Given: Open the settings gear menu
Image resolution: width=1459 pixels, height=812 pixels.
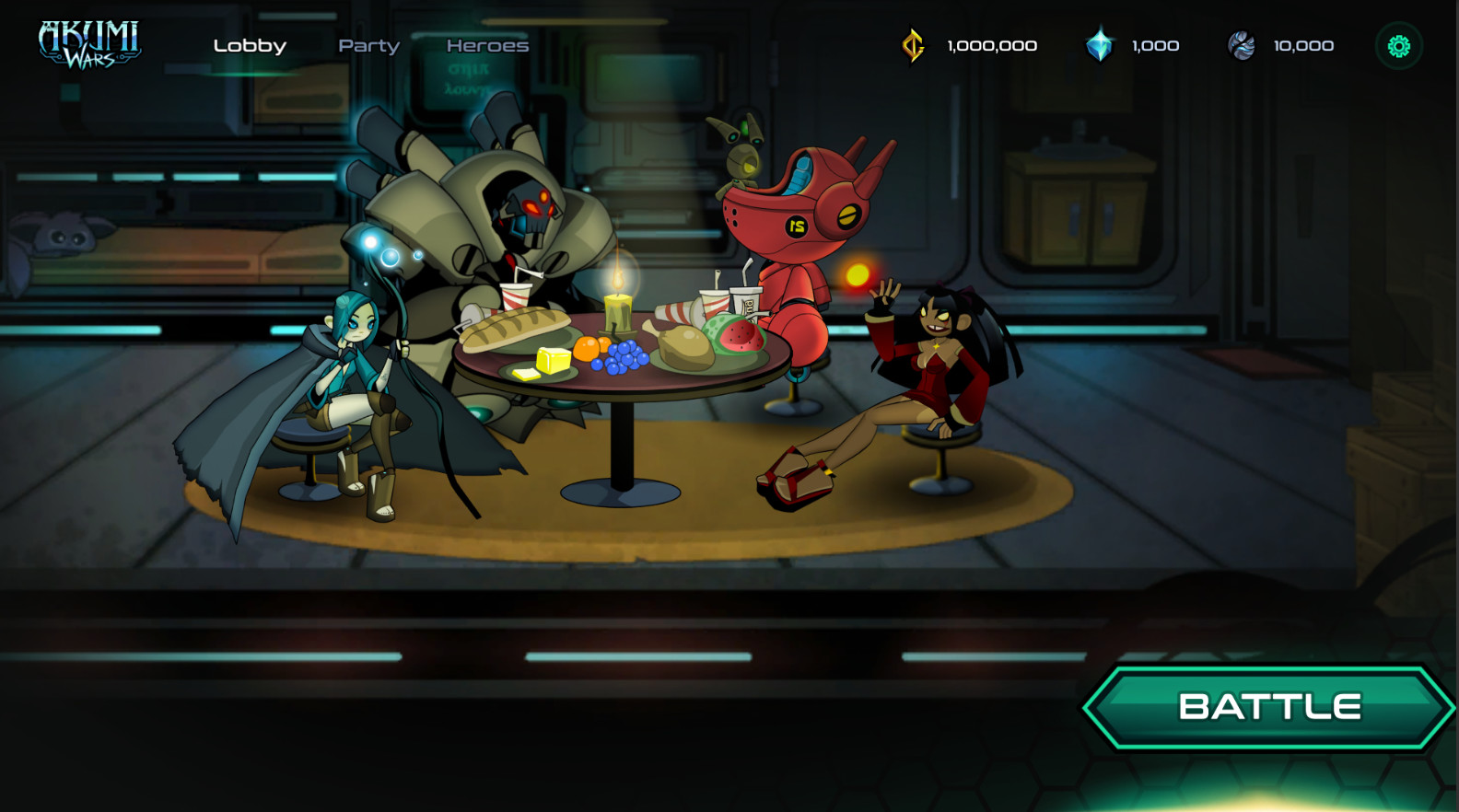Looking at the screenshot, I should [x=1398, y=44].
